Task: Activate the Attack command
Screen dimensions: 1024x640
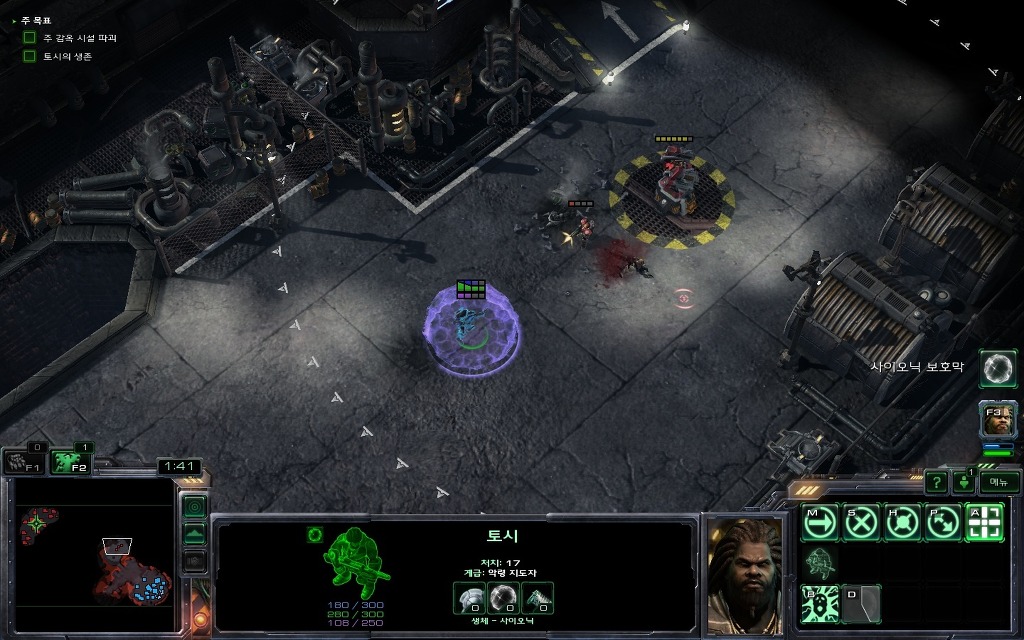Action: (x=984, y=522)
